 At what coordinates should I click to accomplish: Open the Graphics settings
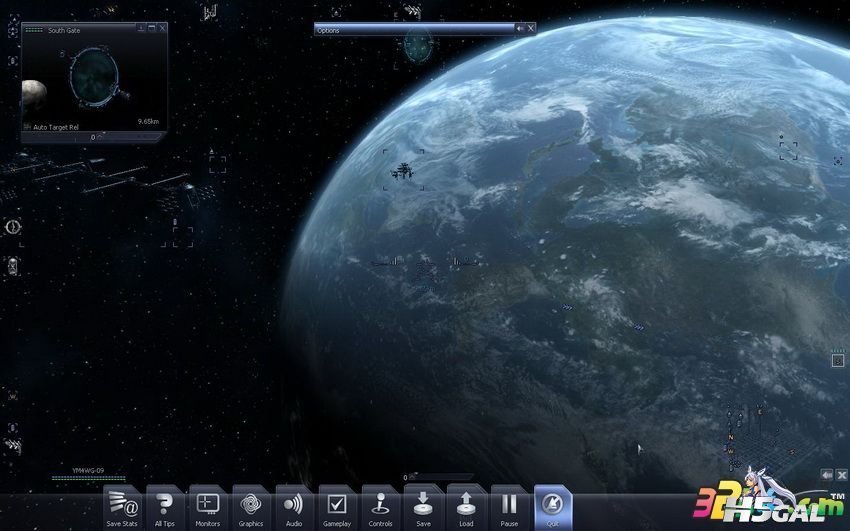251,506
